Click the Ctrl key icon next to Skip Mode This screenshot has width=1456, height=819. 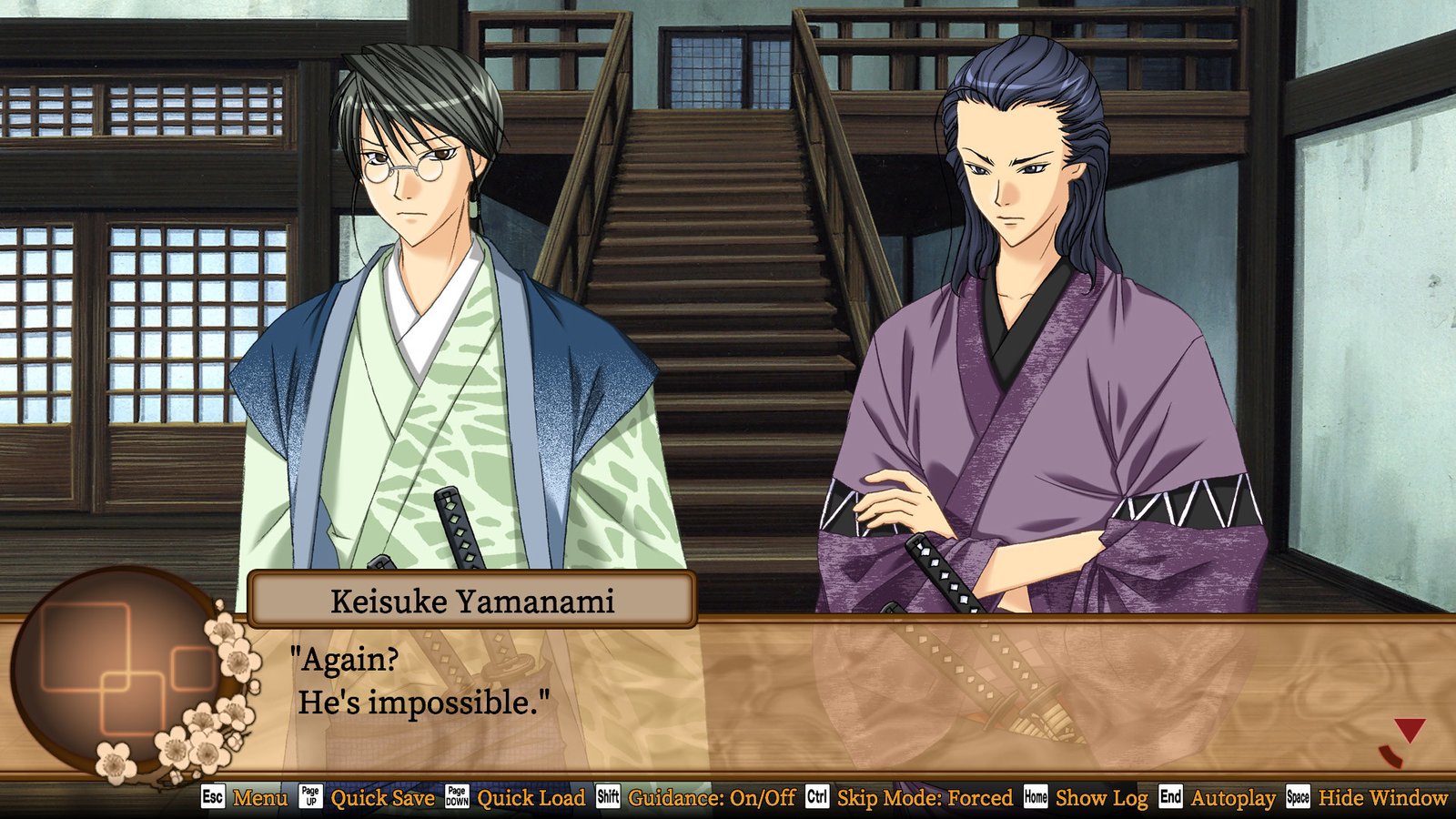(815, 799)
